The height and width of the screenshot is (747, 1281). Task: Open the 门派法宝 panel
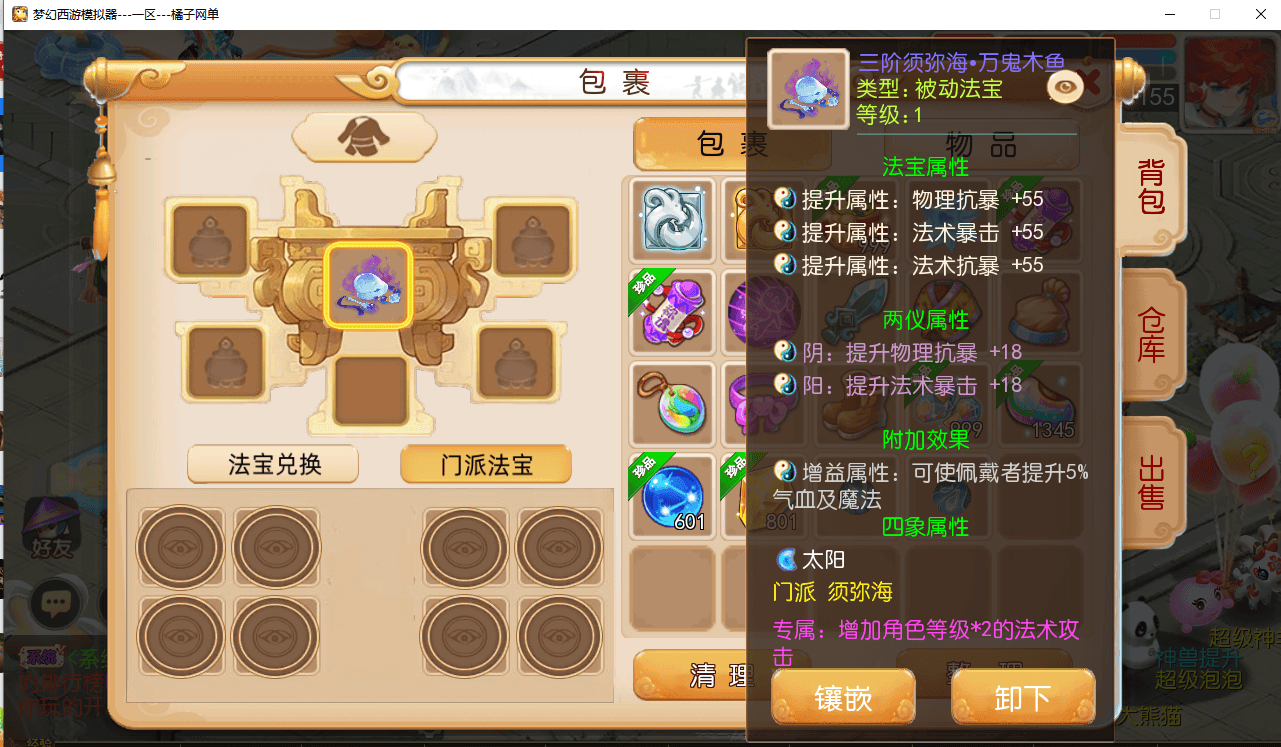(486, 464)
